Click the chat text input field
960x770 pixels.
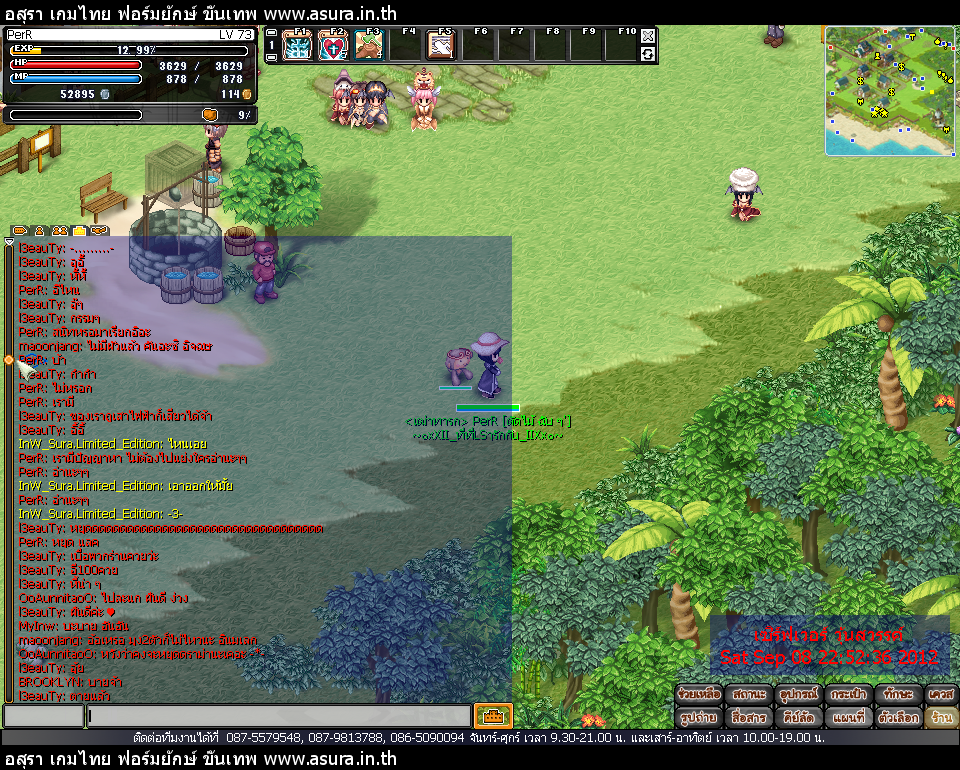pyautogui.click(x=278, y=716)
